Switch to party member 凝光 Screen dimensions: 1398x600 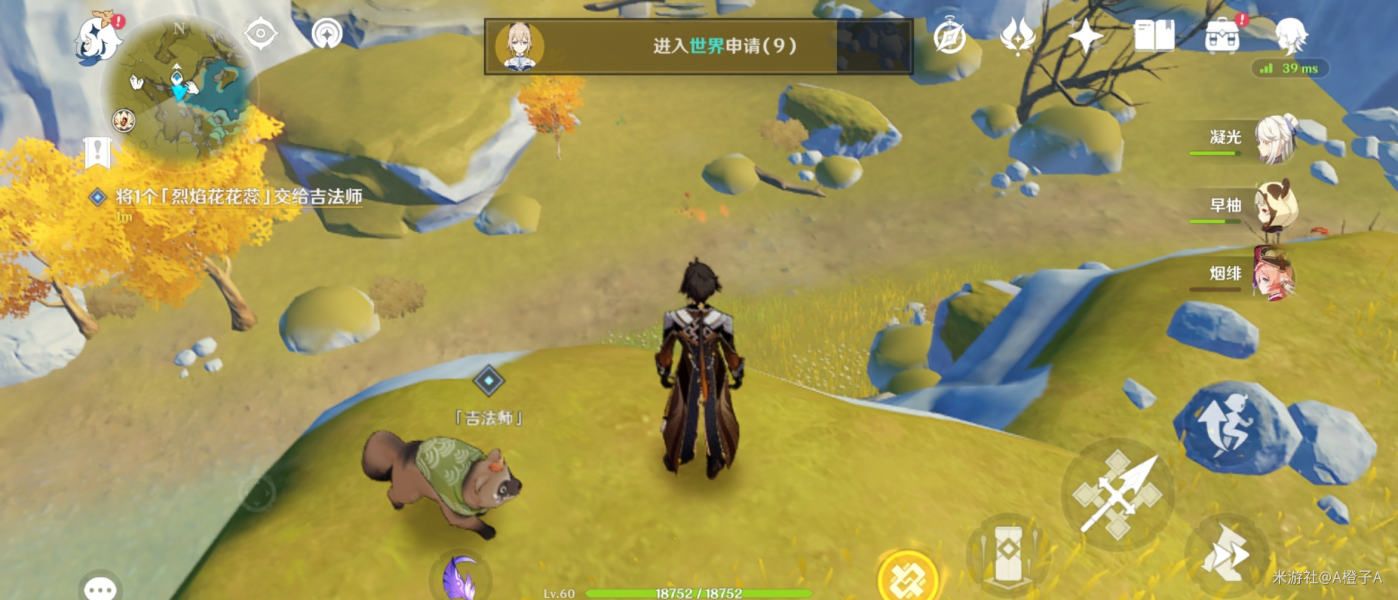(x=1274, y=139)
